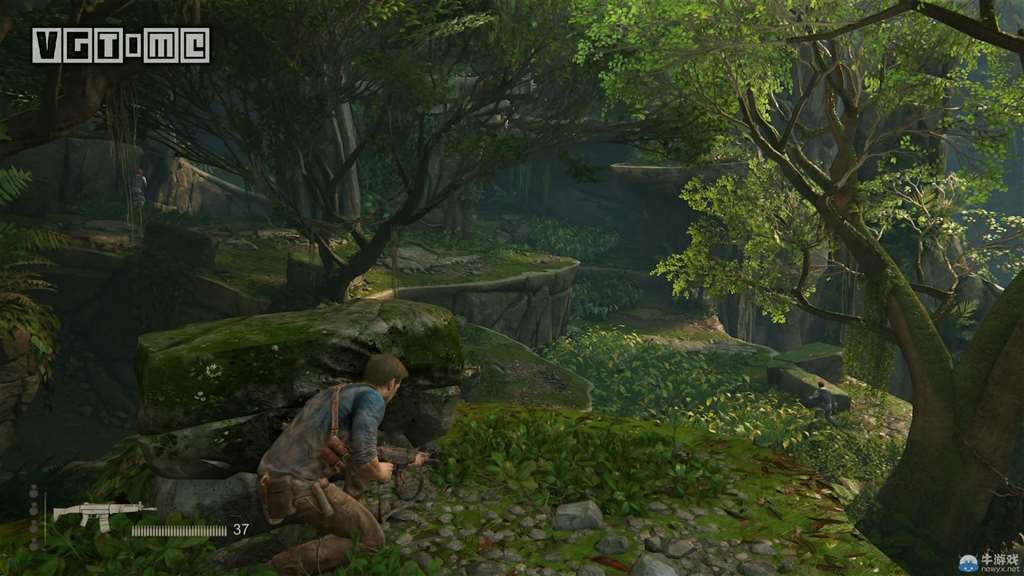Viewport: 1024px width, 576px height.
Task: Click the VGTIME watermark logo
Action: pos(120,45)
